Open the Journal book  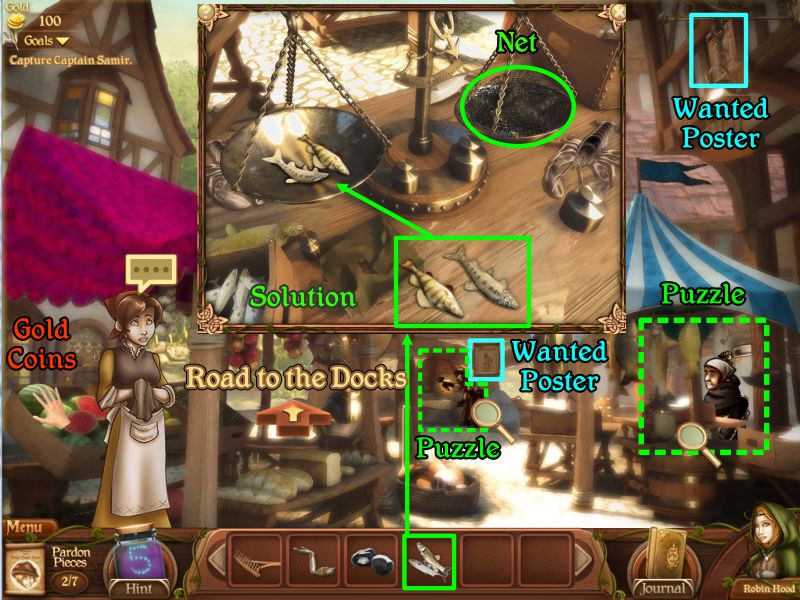(x=663, y=558)
